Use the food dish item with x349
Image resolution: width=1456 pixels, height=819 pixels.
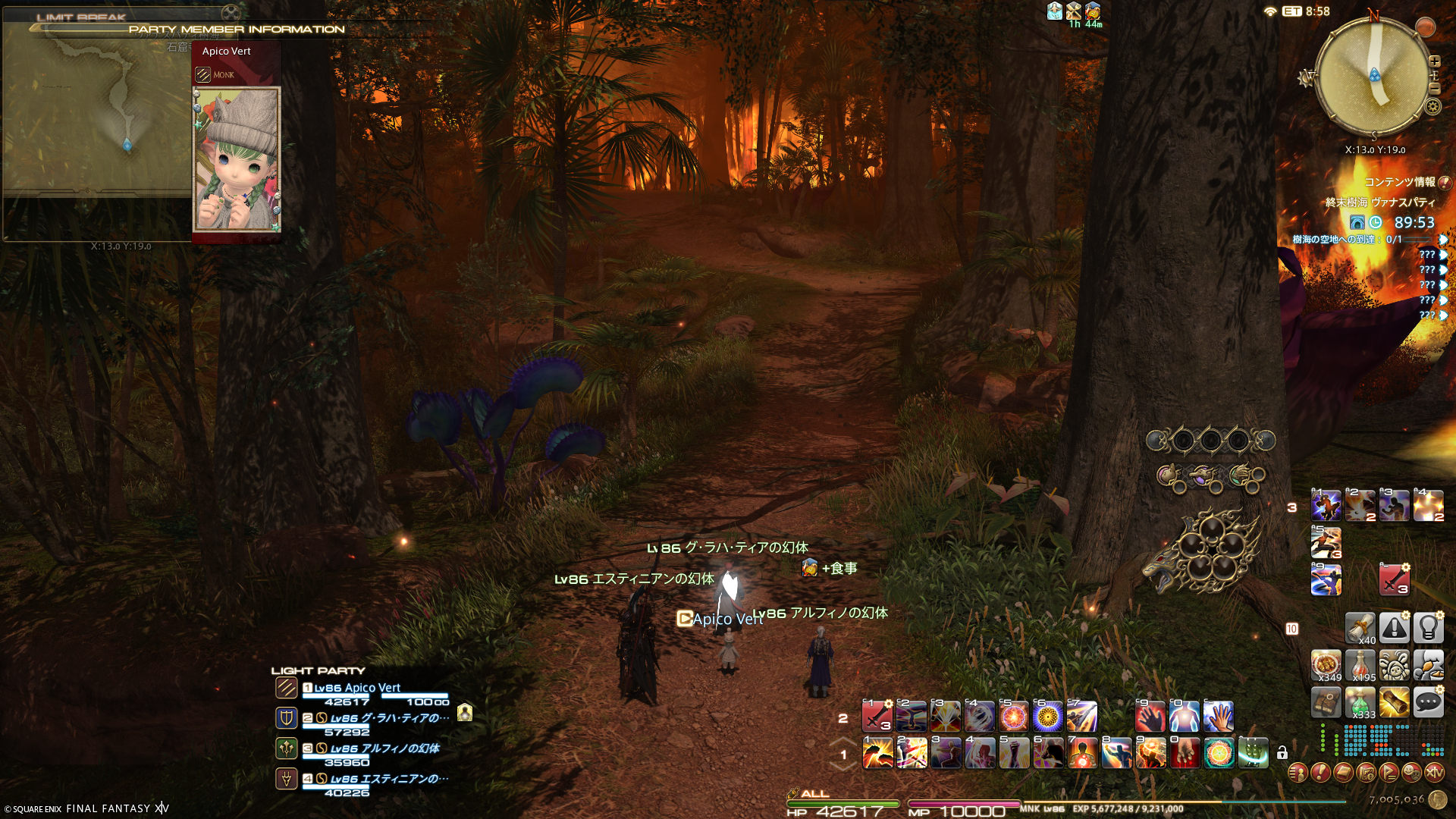point(1326,665)
